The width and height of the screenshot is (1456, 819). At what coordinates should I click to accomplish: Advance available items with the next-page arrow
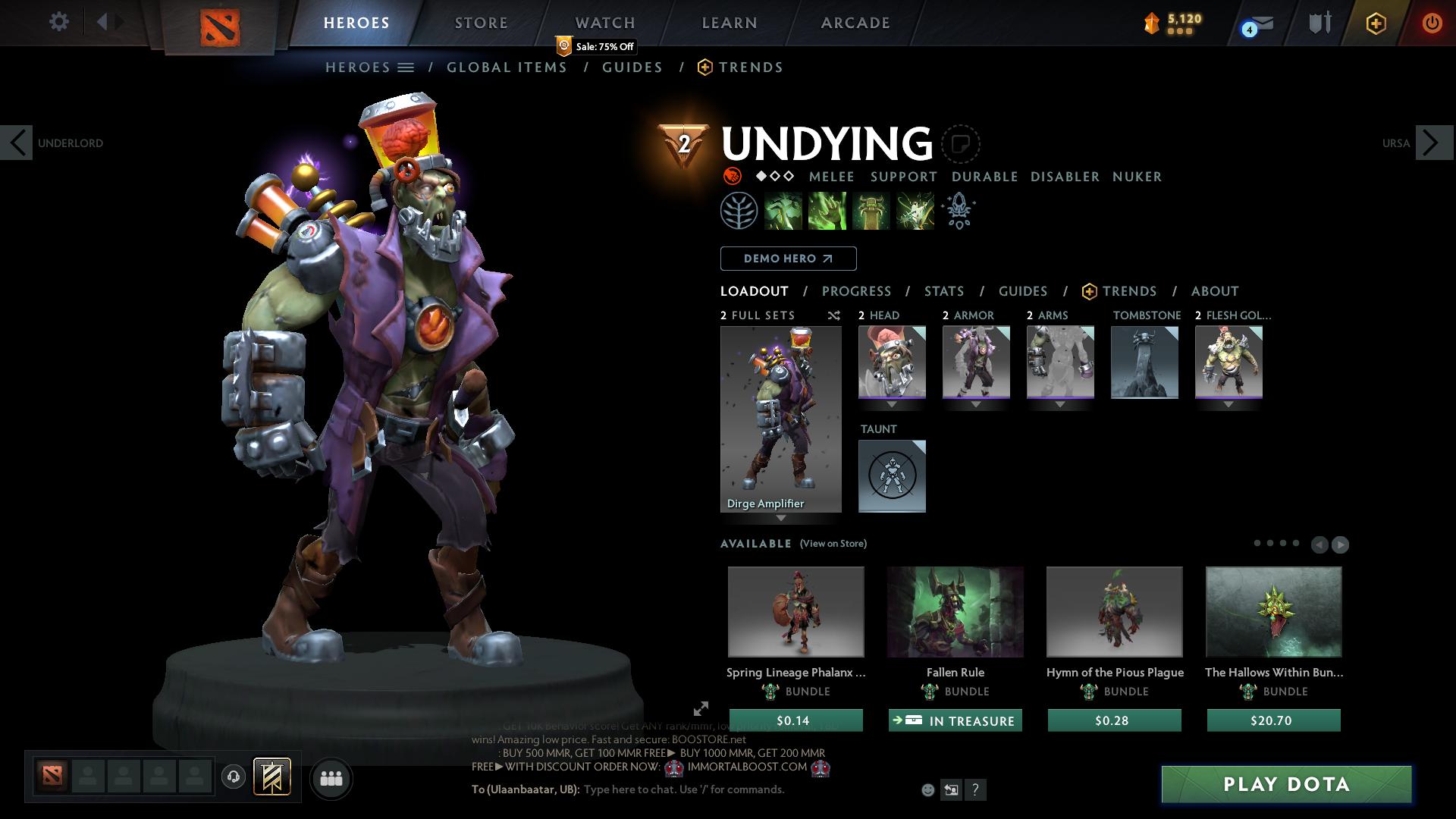1339,544
